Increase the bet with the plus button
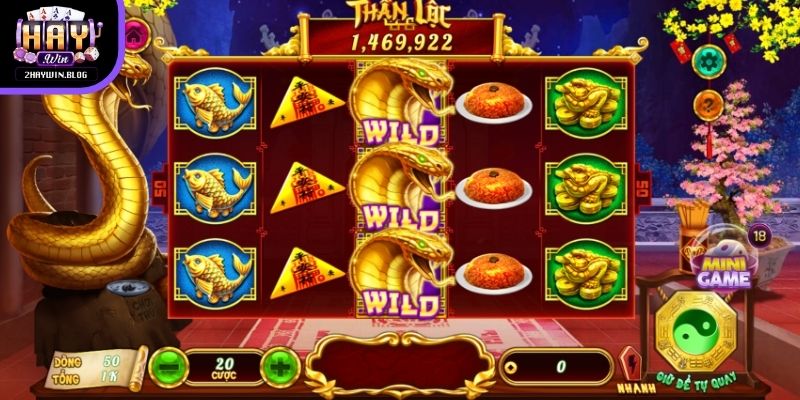This screenshot has height=400, width=800. [x=280, y=366]
